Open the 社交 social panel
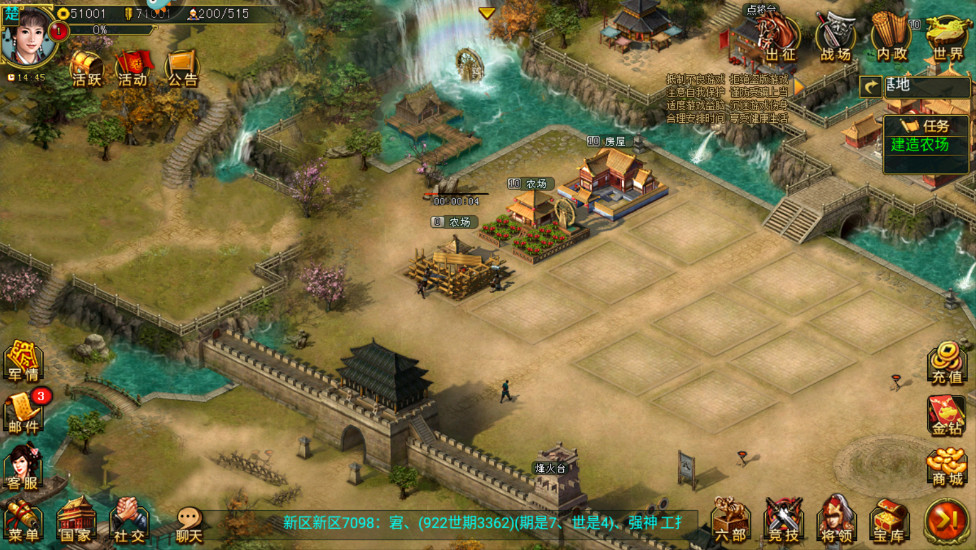This screenshot has width=976, height=550. coord(129,520)
